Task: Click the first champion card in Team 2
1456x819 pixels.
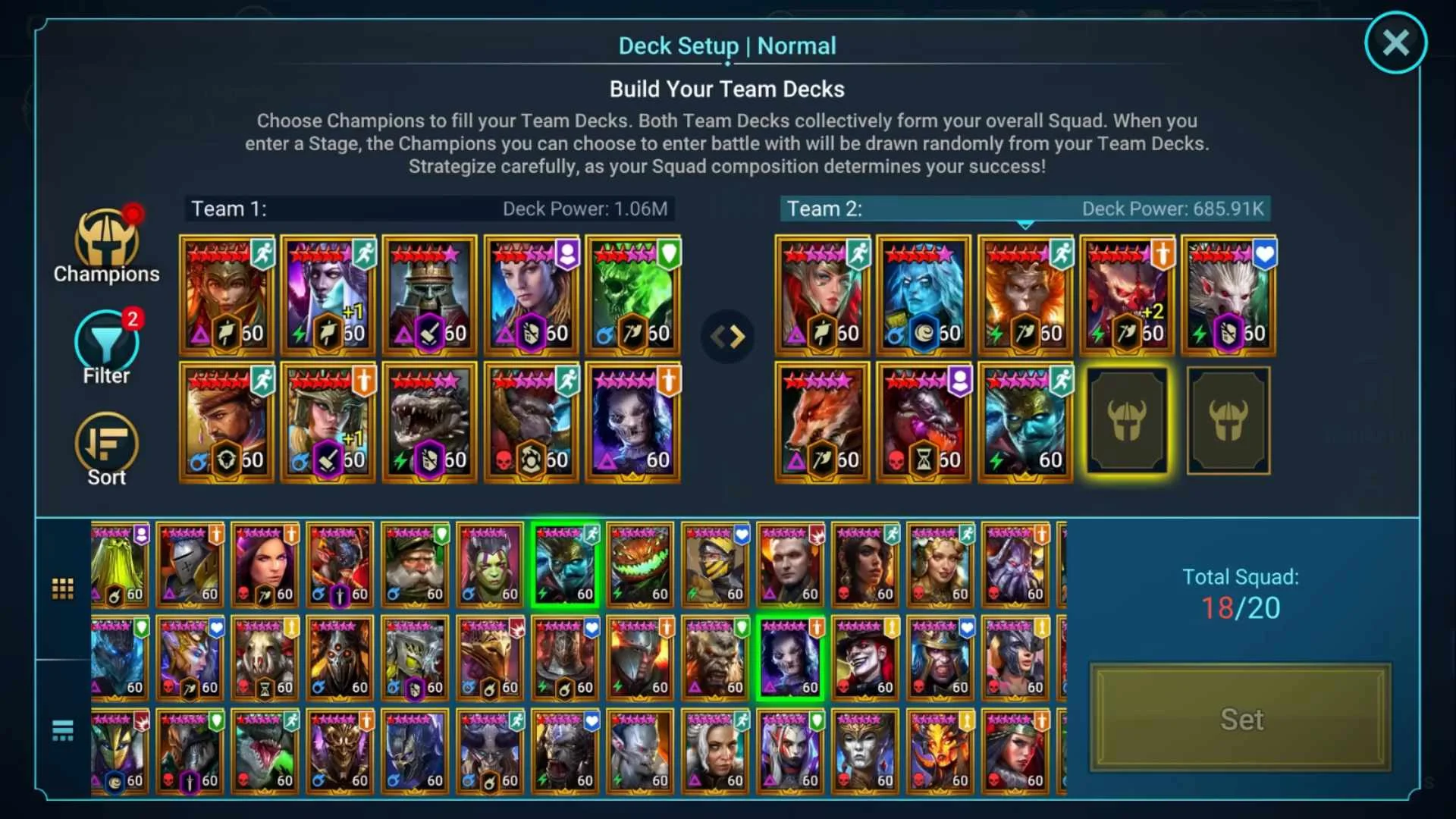Action: [821, 295]
